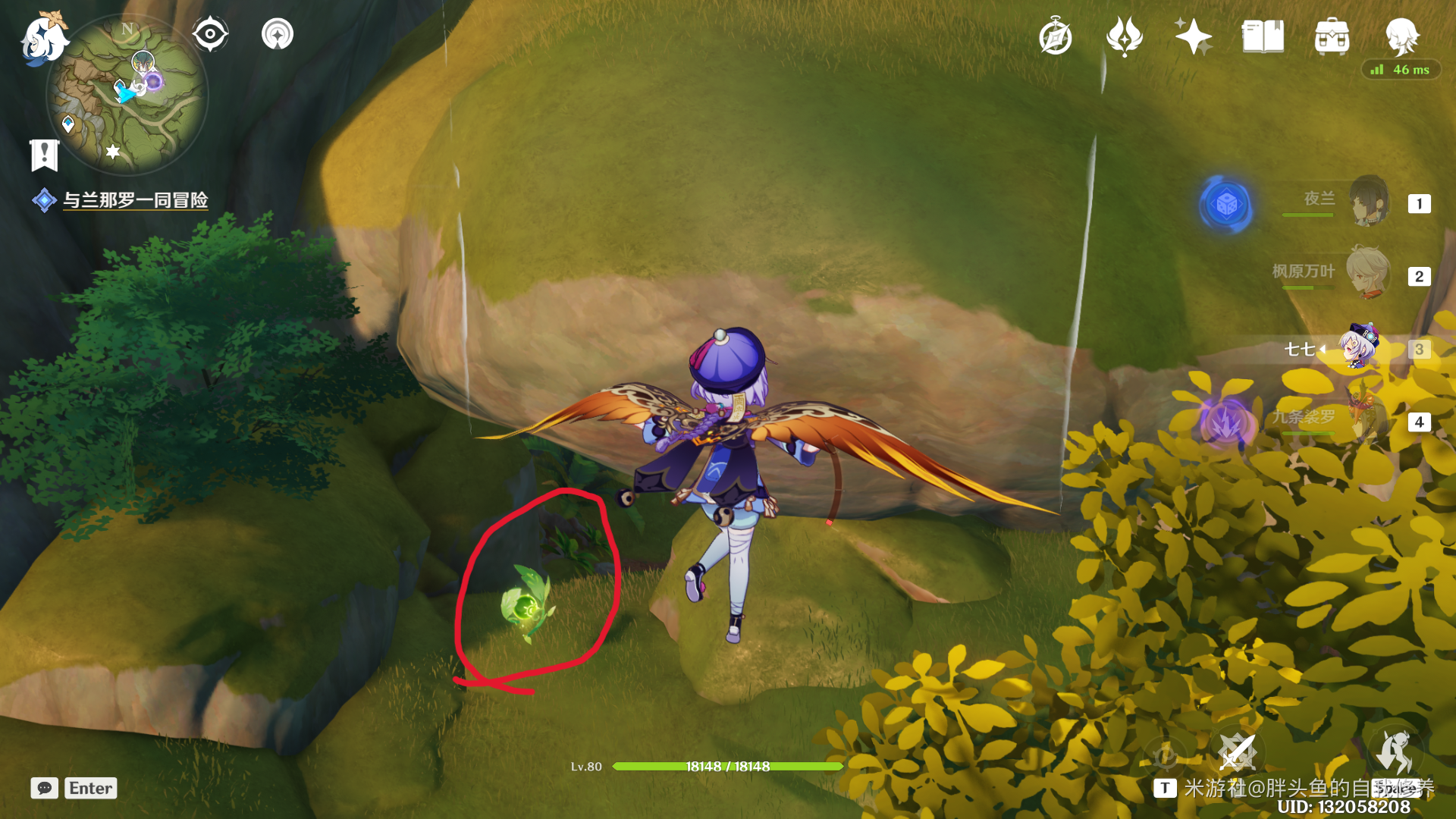Open the inventory backpack icon
This screenshot has width=1456, height=819.
click(x=1332, y=36)
